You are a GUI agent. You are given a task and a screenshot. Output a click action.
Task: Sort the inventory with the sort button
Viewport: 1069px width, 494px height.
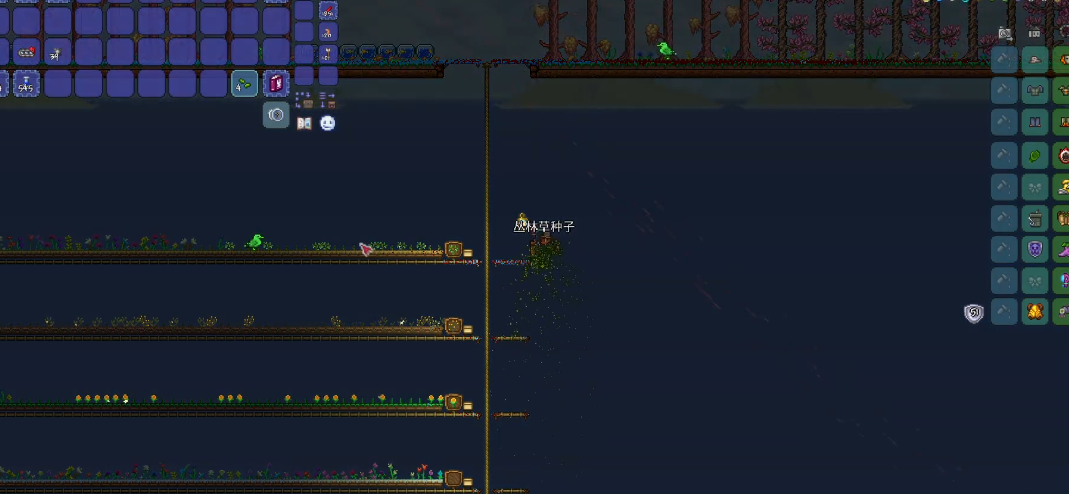click(x=327, y=99)
